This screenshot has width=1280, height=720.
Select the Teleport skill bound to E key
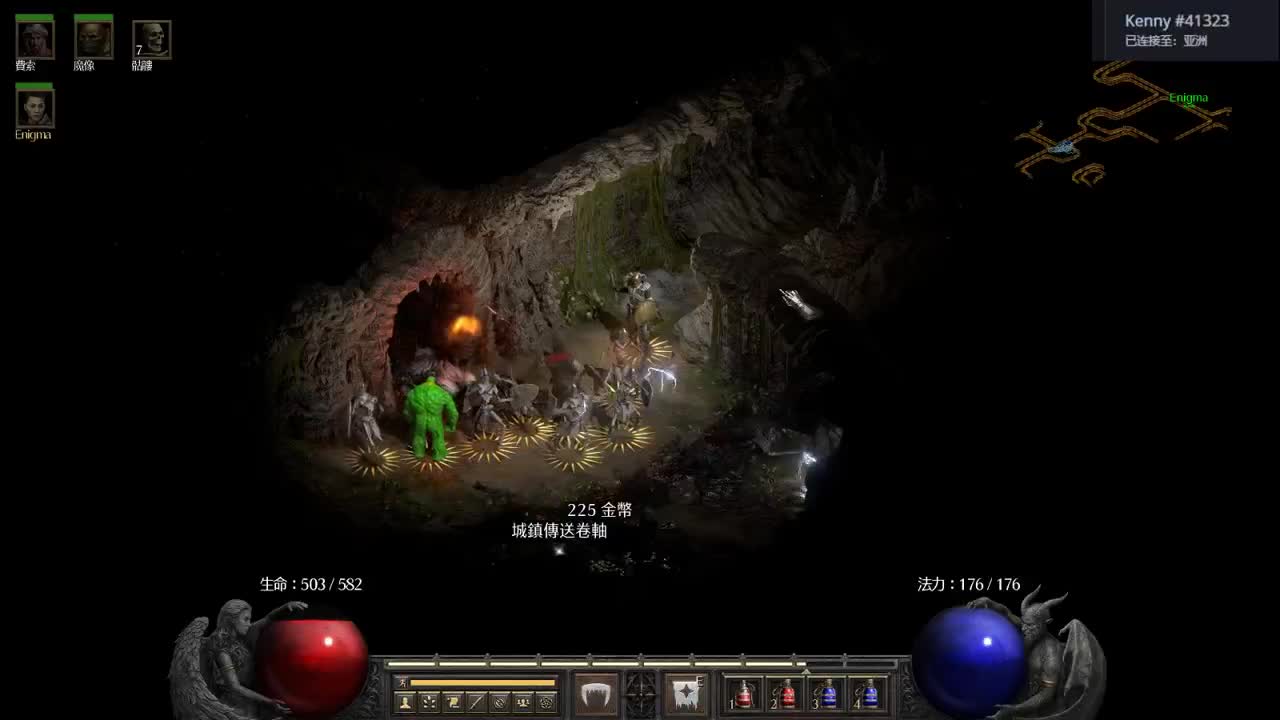pyautogui.click(x=686, y=693)
